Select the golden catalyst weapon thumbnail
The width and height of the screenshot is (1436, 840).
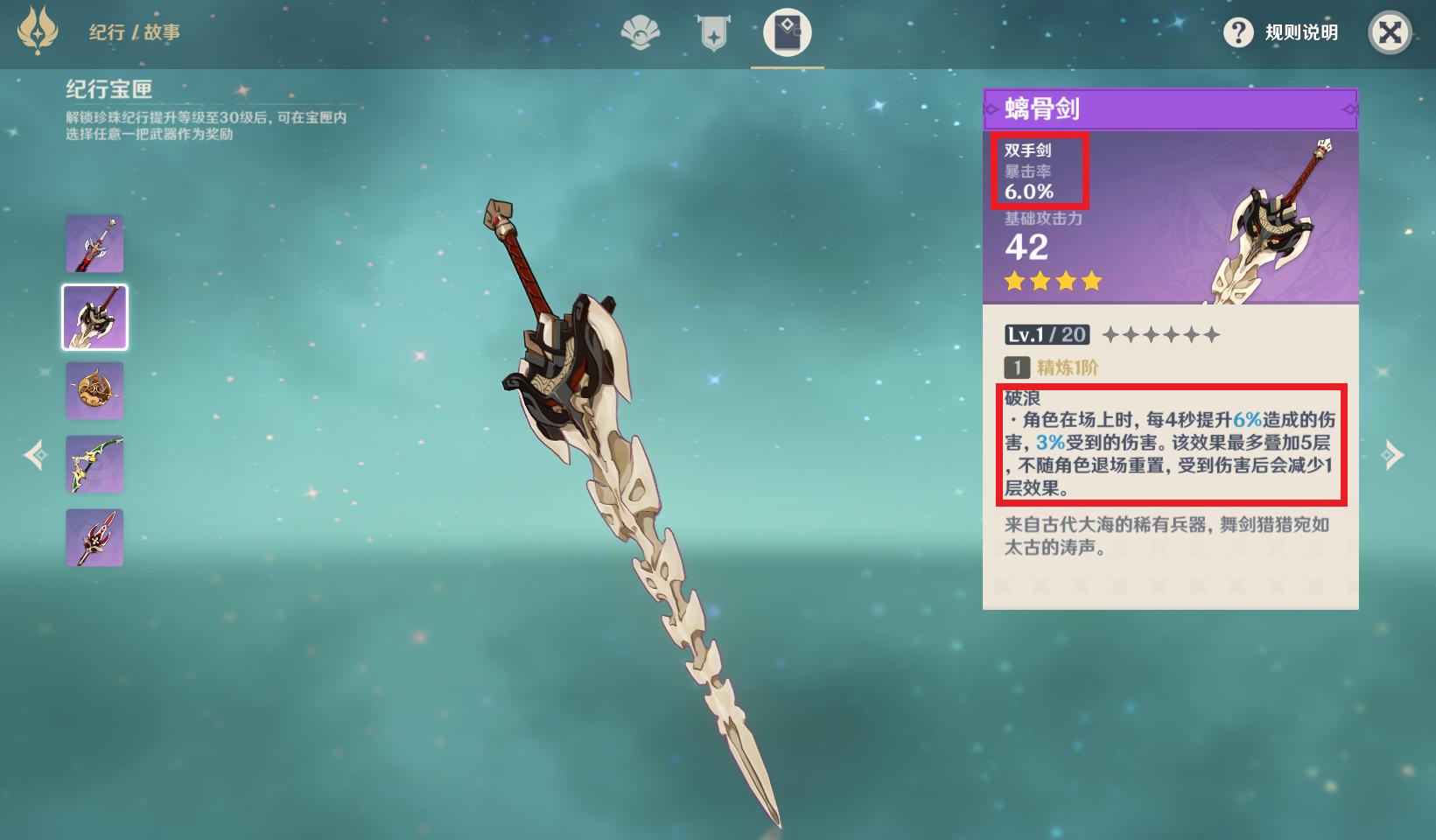coord(95,390)
